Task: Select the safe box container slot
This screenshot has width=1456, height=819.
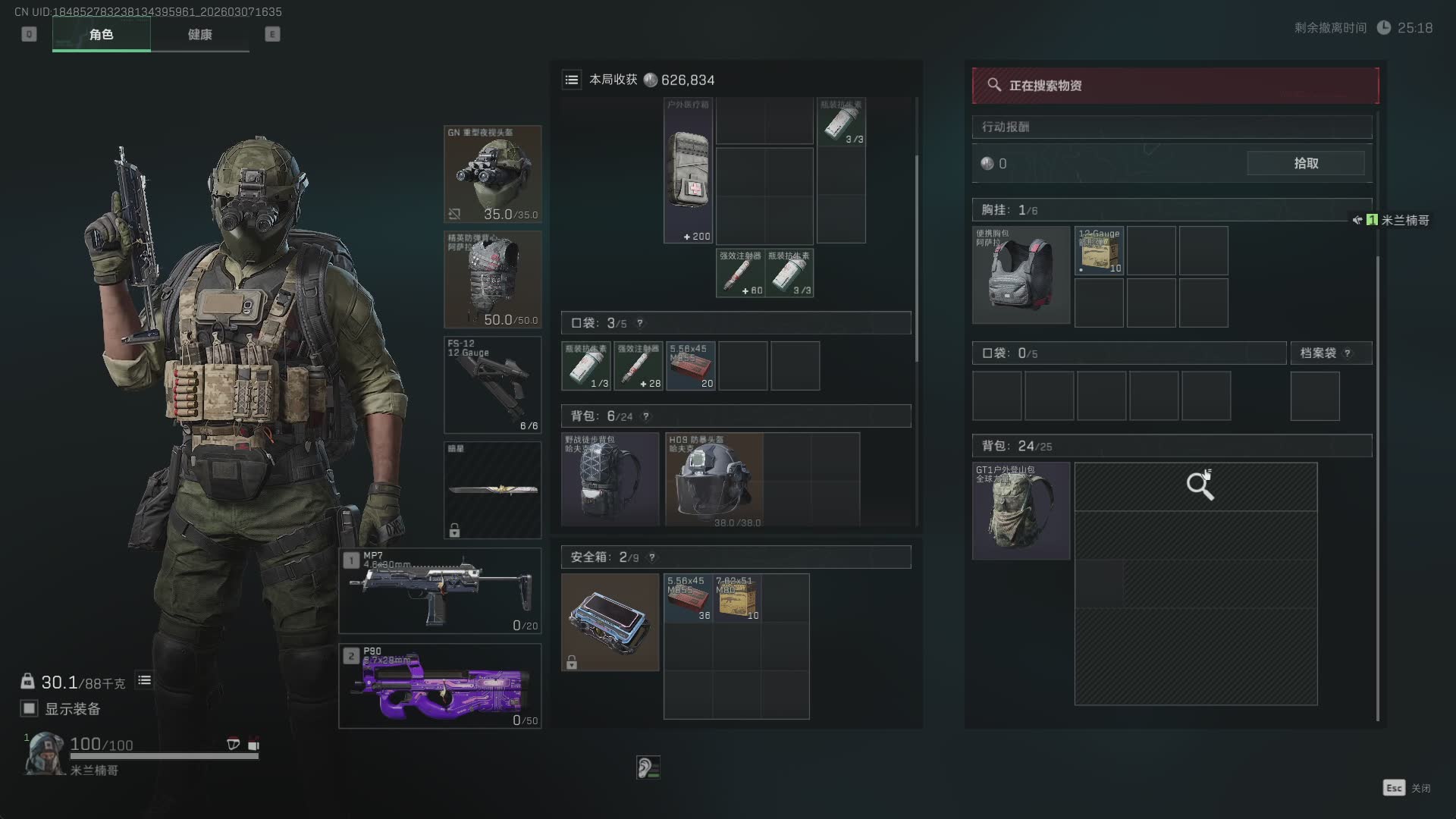Action: pos(610,622)
